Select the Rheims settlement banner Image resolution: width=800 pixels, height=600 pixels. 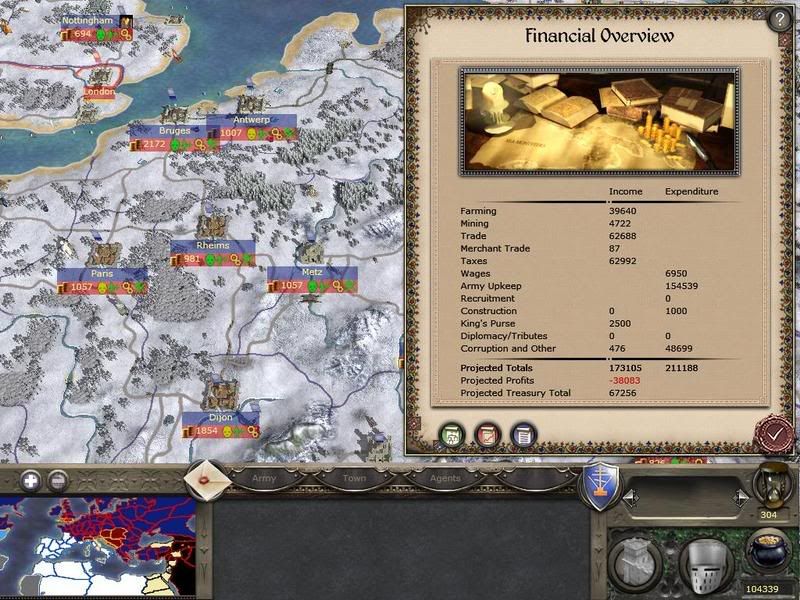pos(213,246)
